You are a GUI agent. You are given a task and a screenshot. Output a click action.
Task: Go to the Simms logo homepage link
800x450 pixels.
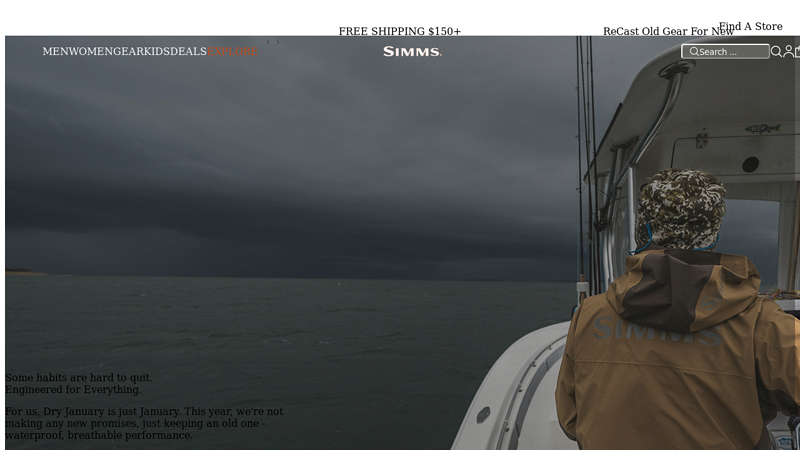point(412,52)
